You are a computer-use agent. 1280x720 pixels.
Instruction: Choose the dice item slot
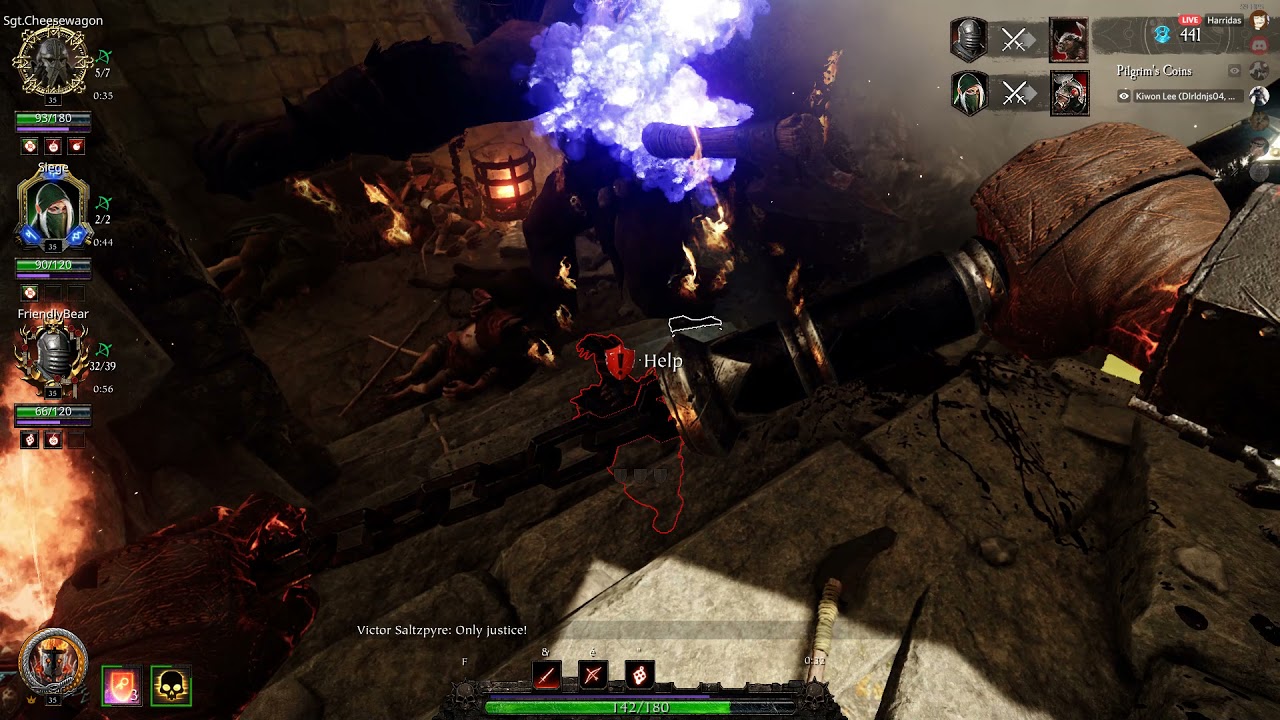[640, 676]
